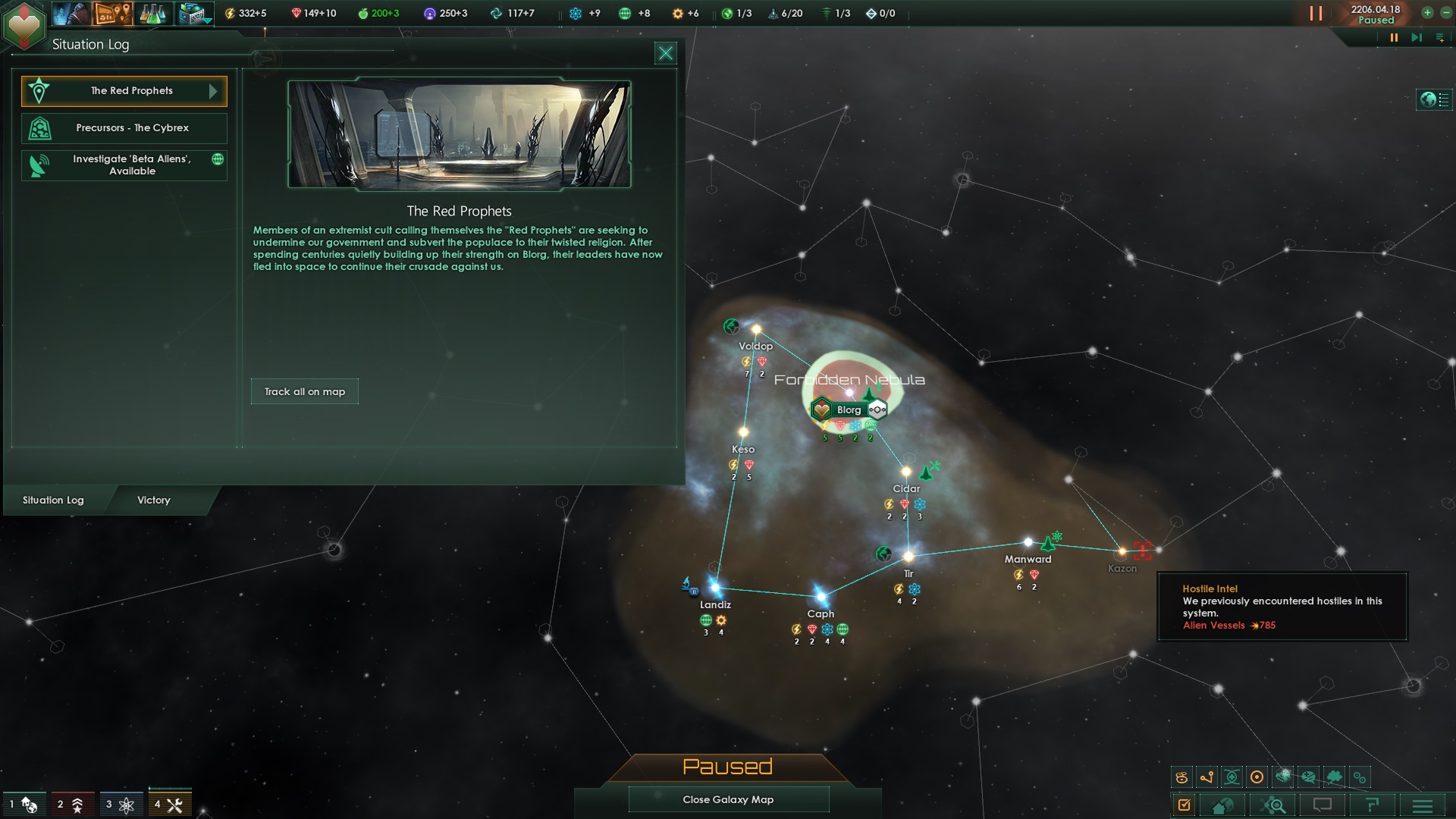Switch to the Victory tab
The width and height of the screenshot is (1456, 819).
coord(154,500)
